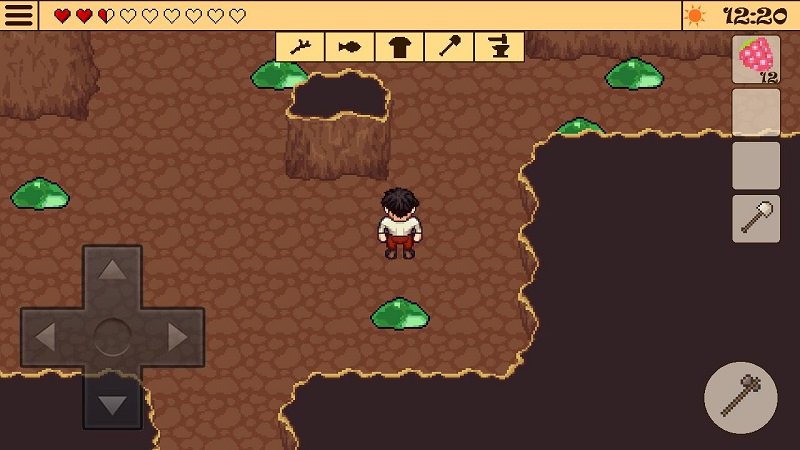Open the fish food crafting category
The width and height of the screenshot is (800, 450).
(x=350, y=46)
